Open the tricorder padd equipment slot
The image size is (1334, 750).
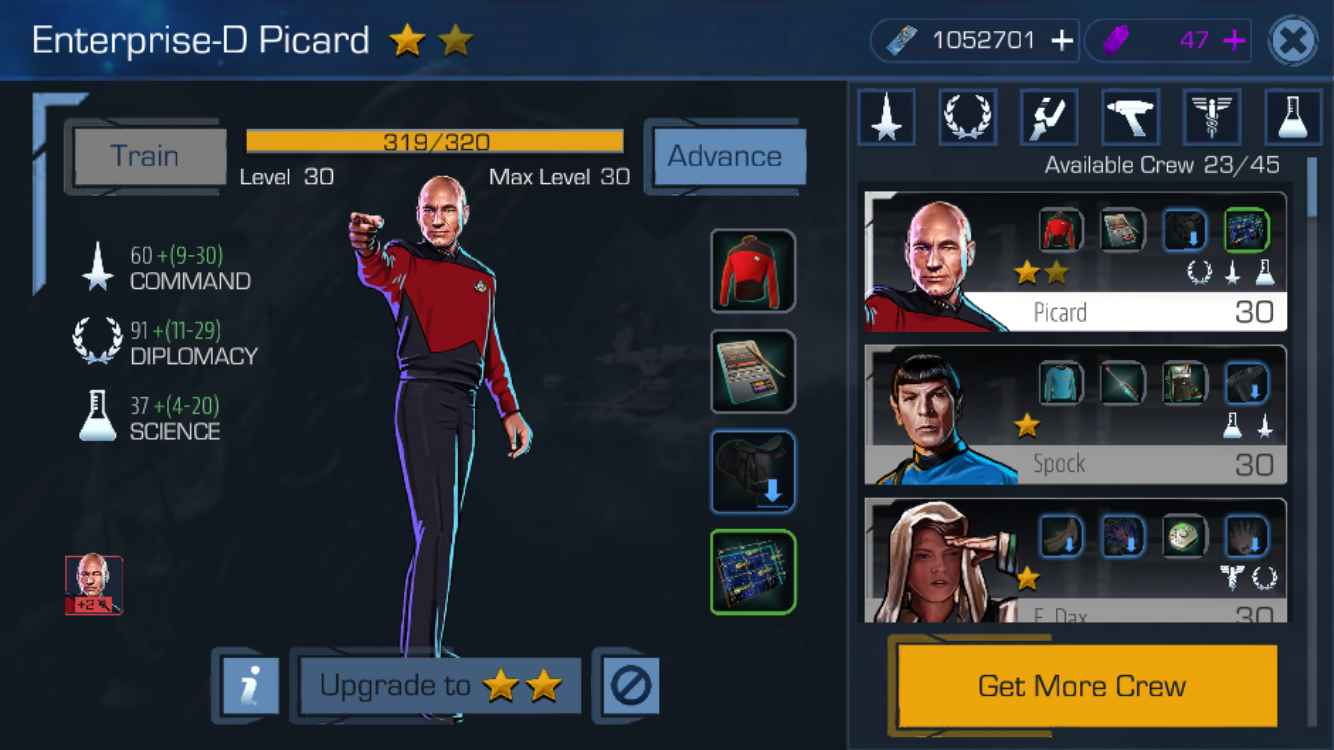(x=753, y=371)
